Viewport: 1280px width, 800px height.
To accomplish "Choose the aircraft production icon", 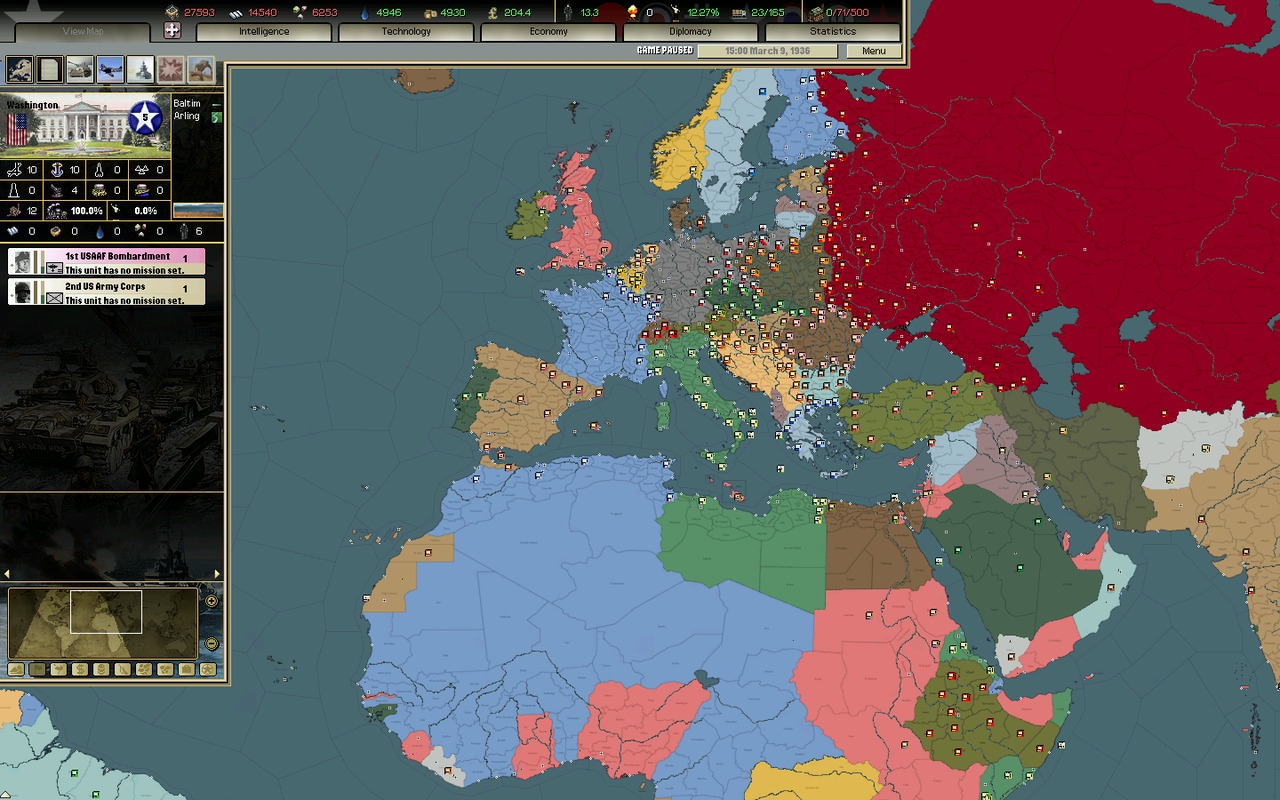I will (x=110, y=69).
